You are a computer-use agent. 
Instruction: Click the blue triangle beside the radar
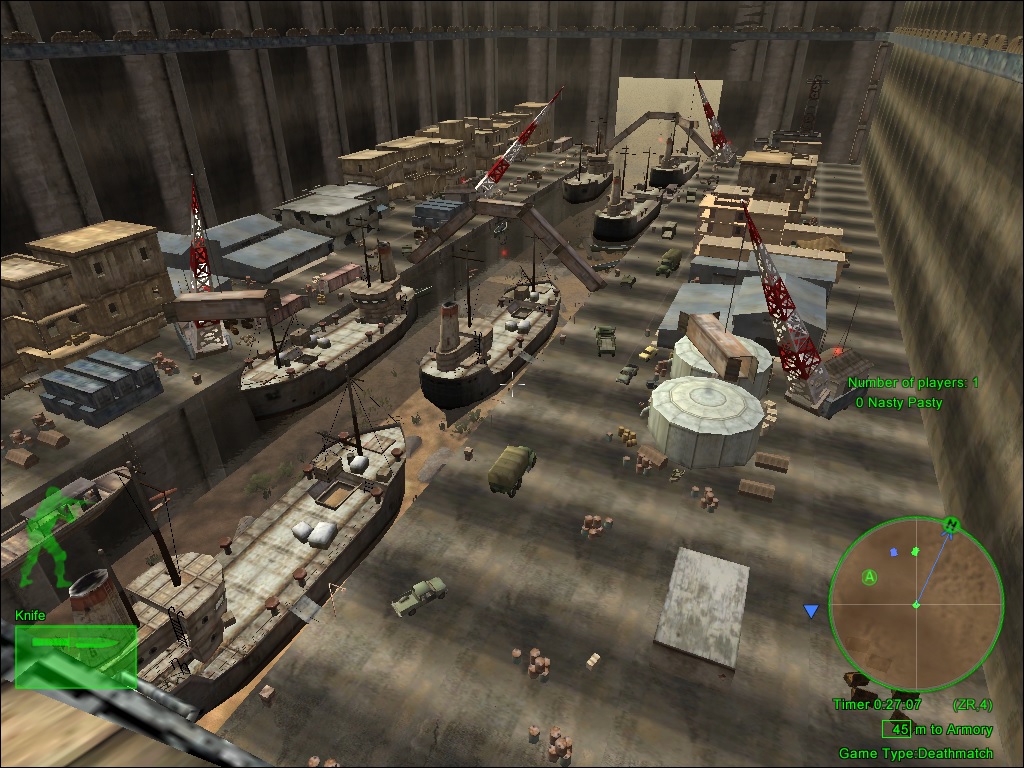pyautogui.click(x=811, y=611)
